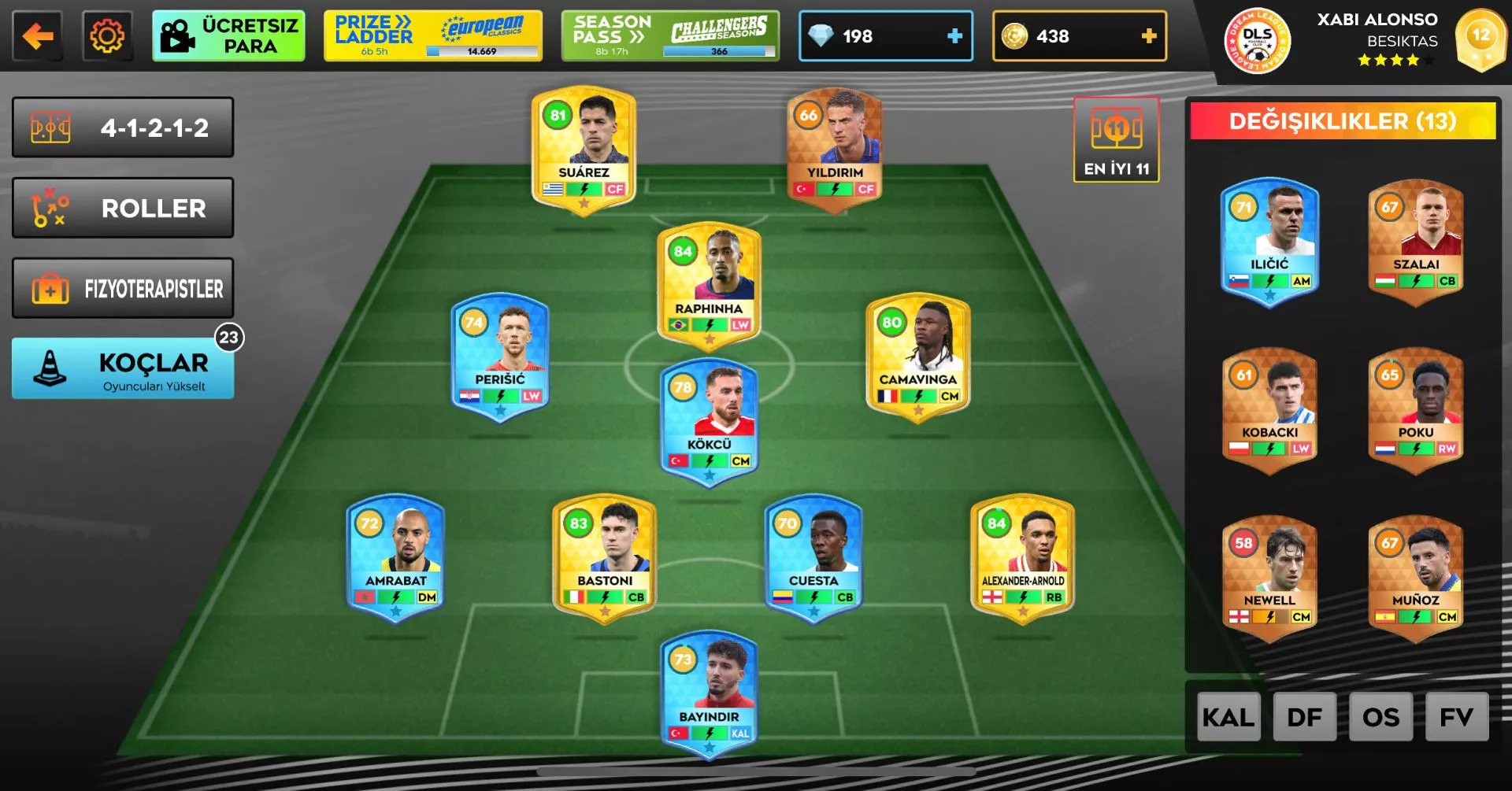Filter substitutes by OS midfielders
The width and height of the screenshot is (1512, 791).
(x=1380, y=717)
